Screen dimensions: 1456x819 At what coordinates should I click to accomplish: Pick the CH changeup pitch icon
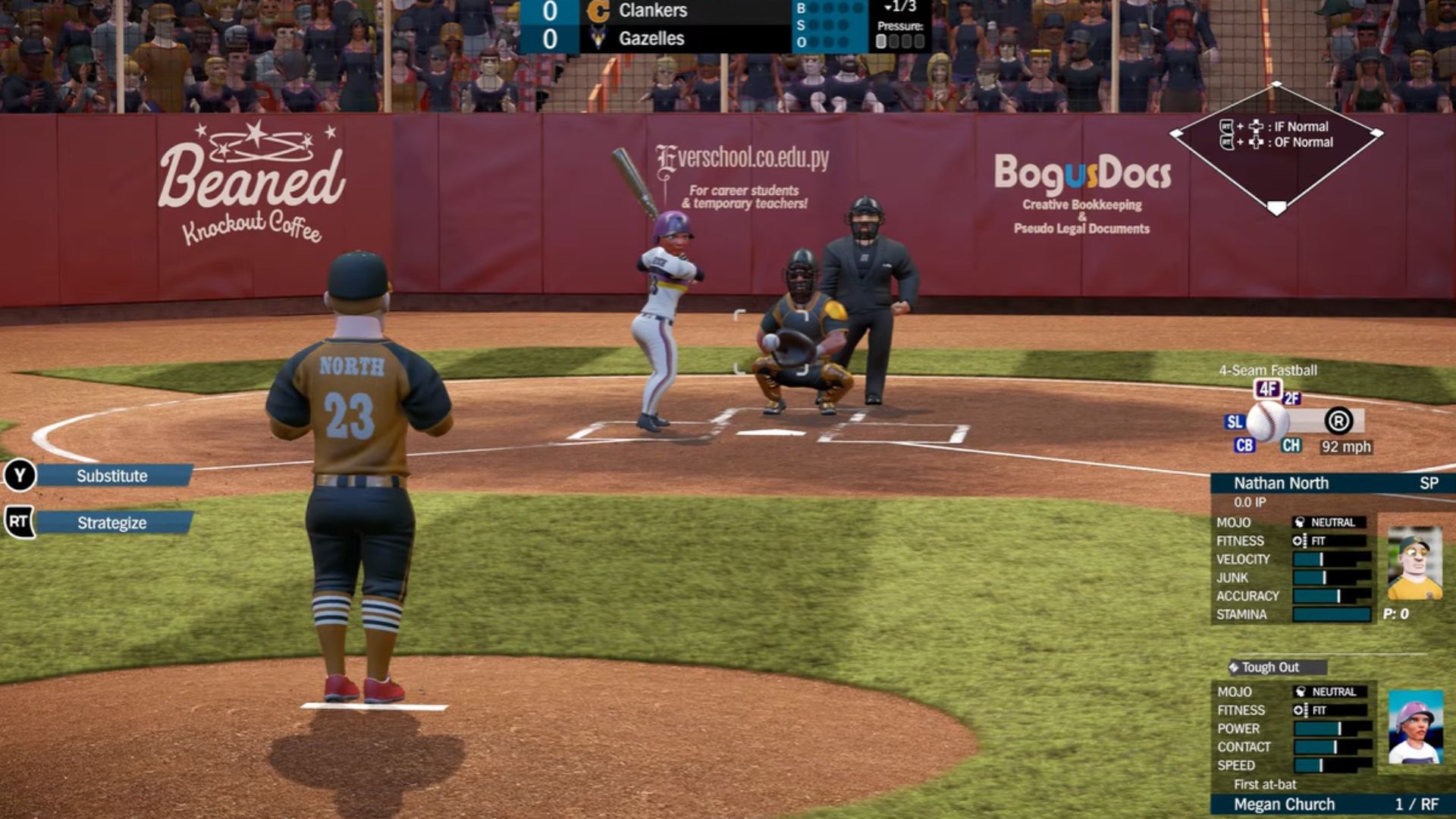point(1291,446)
